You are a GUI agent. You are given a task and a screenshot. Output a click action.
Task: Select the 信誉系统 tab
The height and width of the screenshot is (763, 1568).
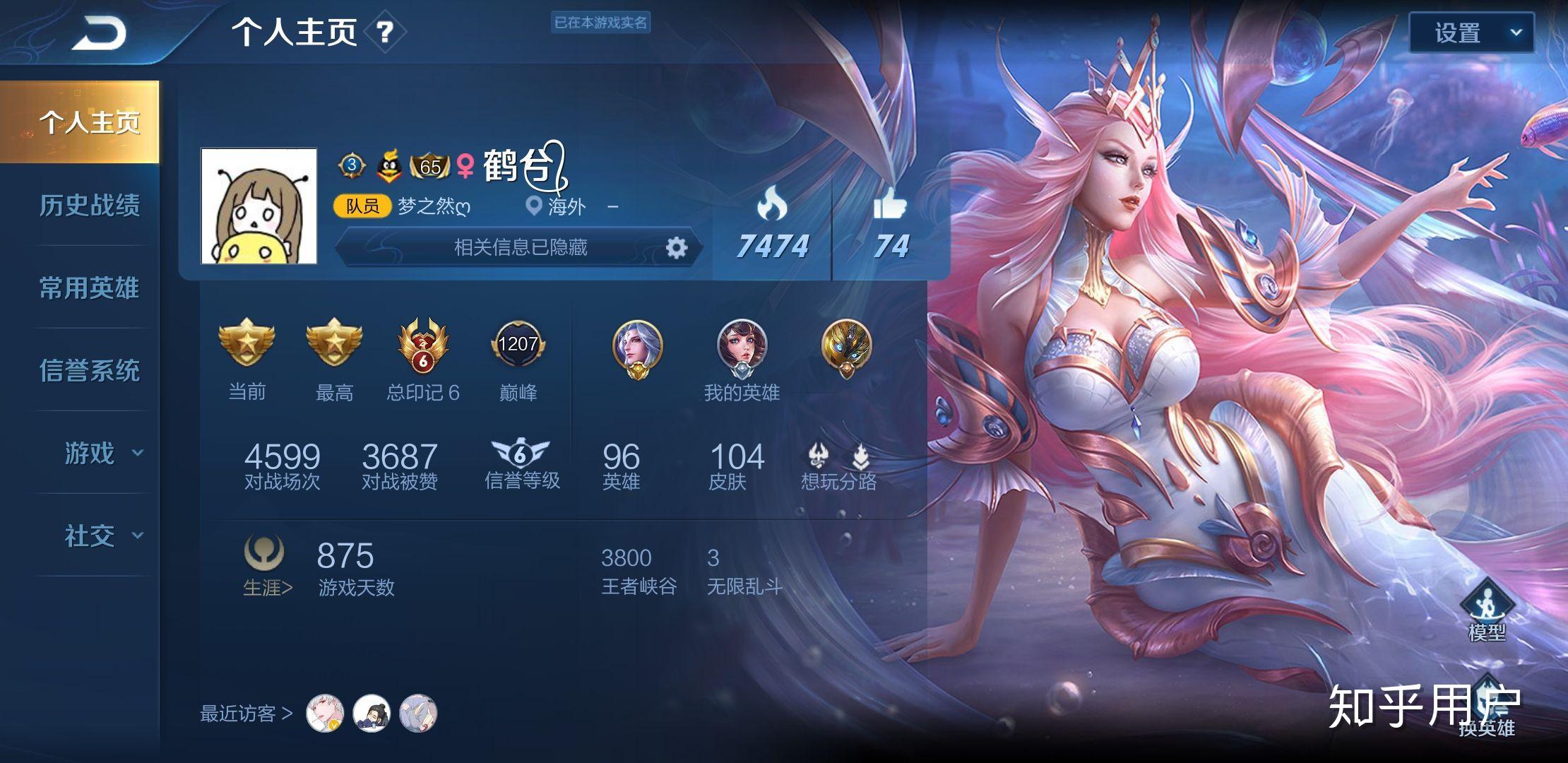point(89,370)
